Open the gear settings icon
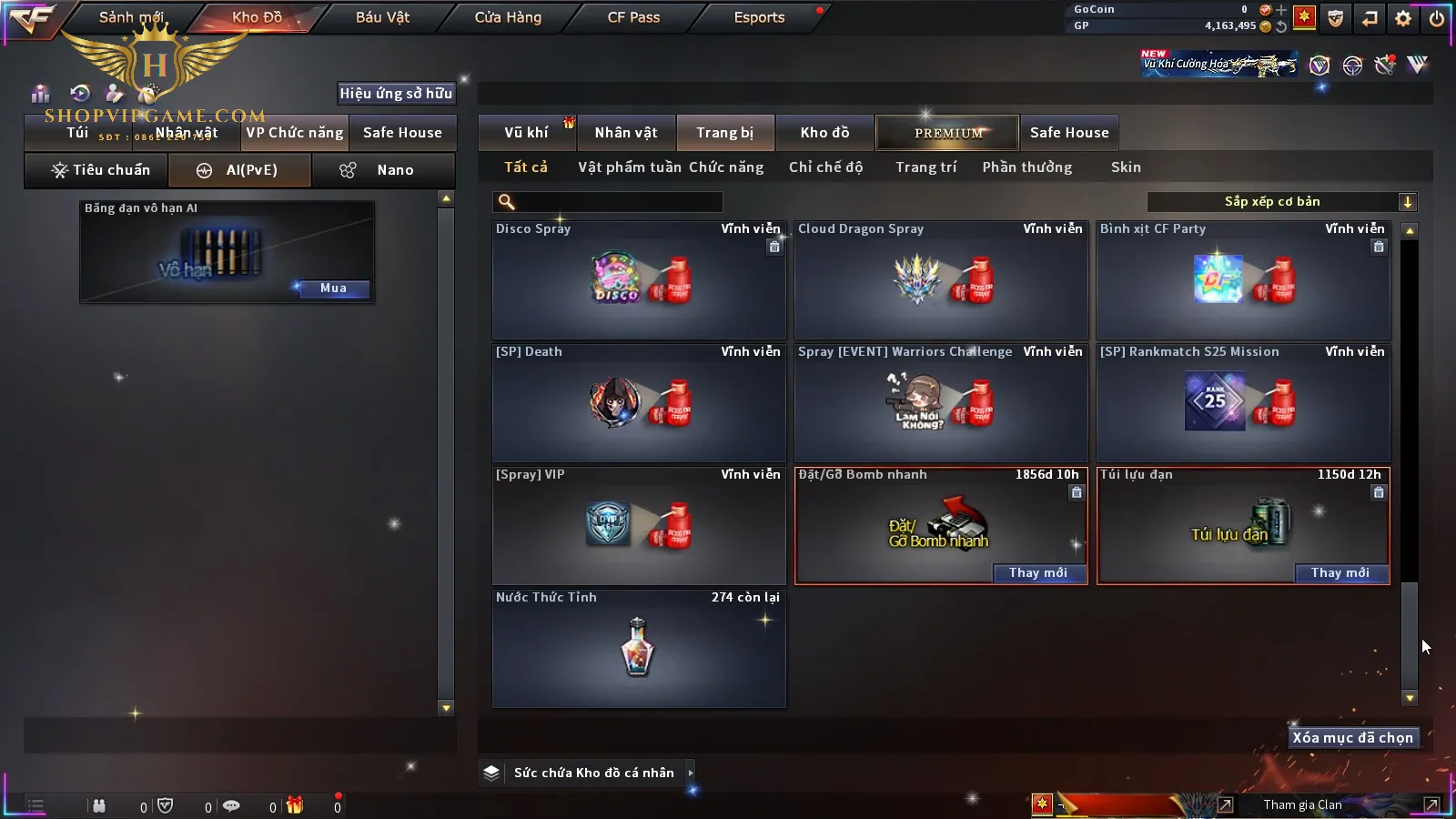Image resolution: width=1456 pixels, height=819 pixels. coord(1403,18)
